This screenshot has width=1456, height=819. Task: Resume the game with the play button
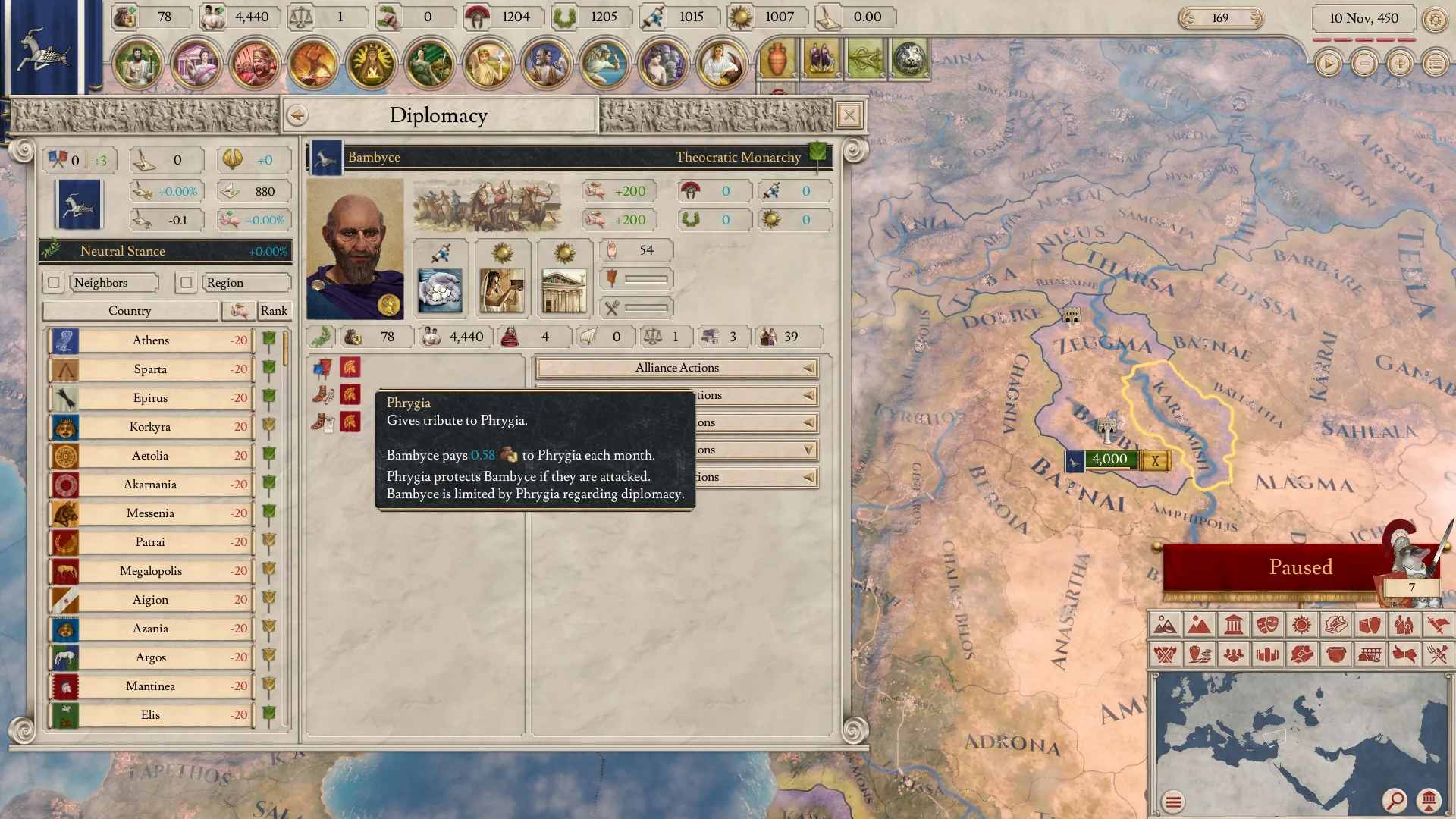coord(1328,64)
